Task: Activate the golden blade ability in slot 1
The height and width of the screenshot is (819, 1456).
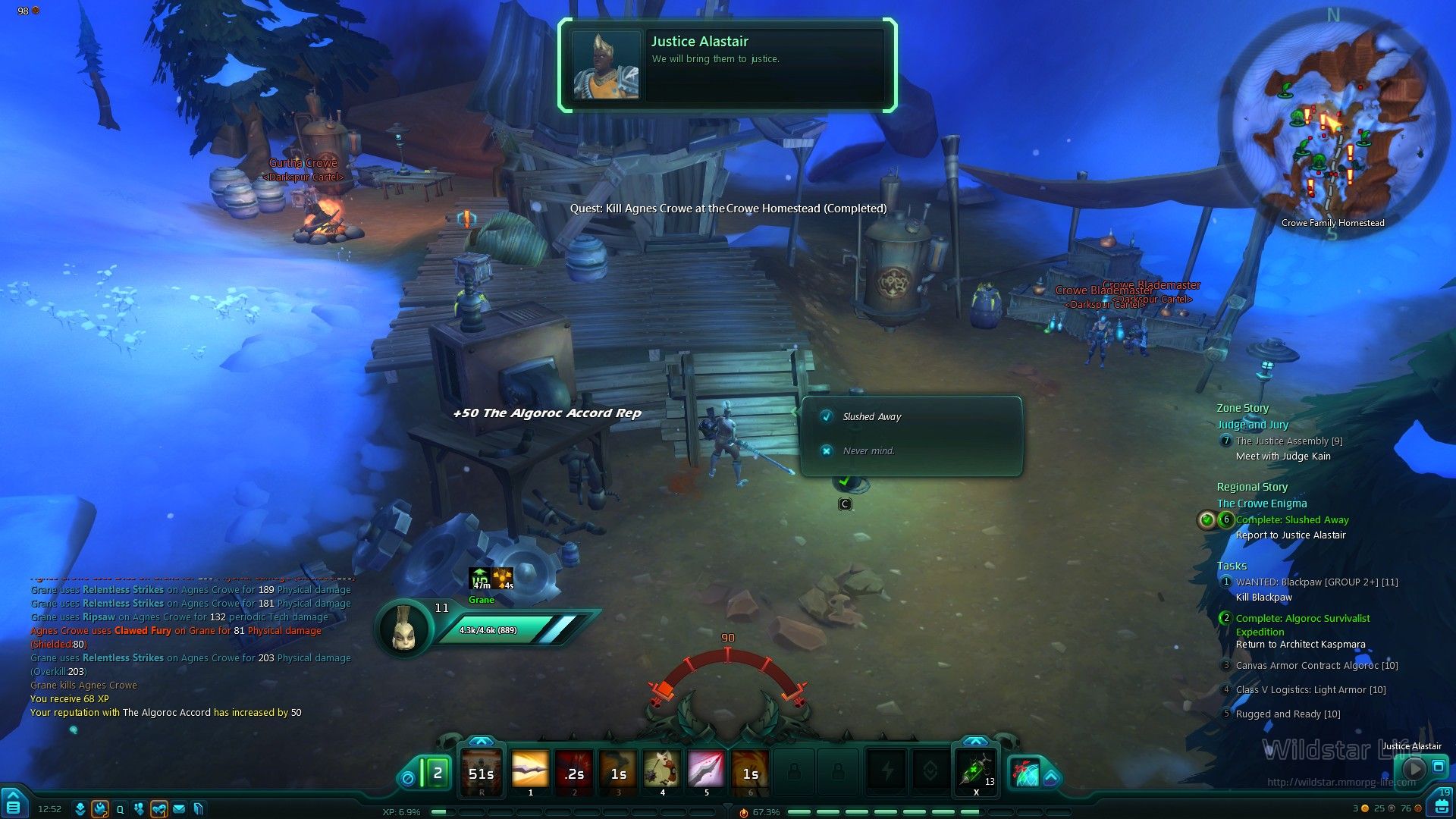Action: (530, 772)
